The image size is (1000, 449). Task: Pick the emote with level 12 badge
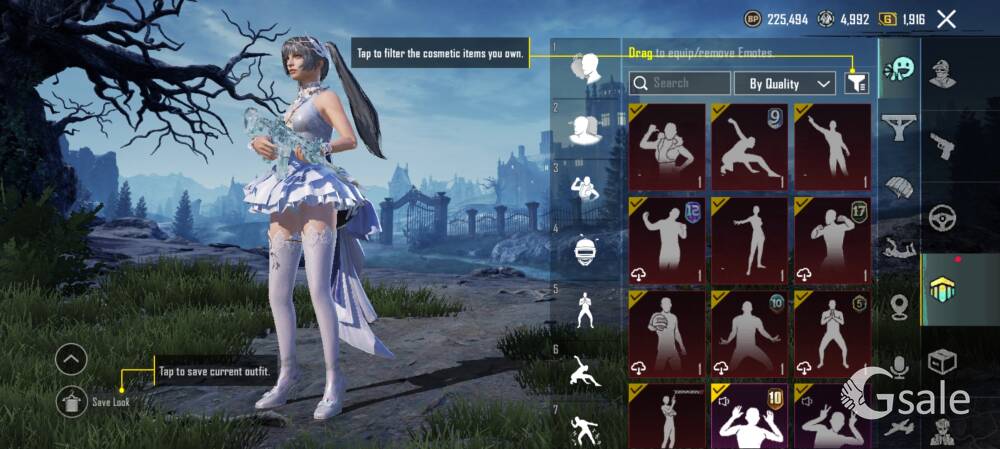(666, 240)
